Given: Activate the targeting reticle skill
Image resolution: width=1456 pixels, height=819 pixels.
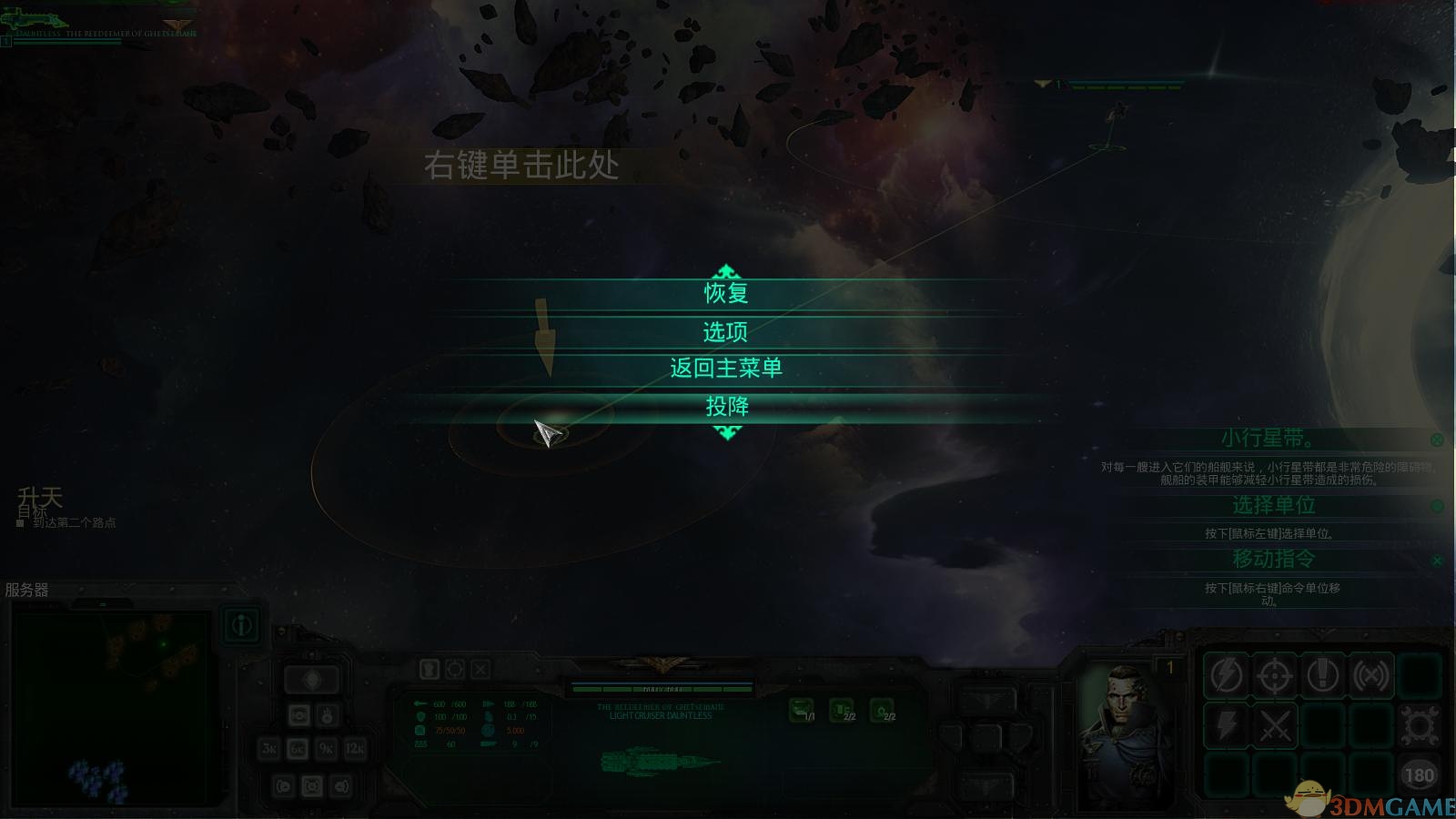Looking at the screenshot, I should click(x=1276, y=675).
